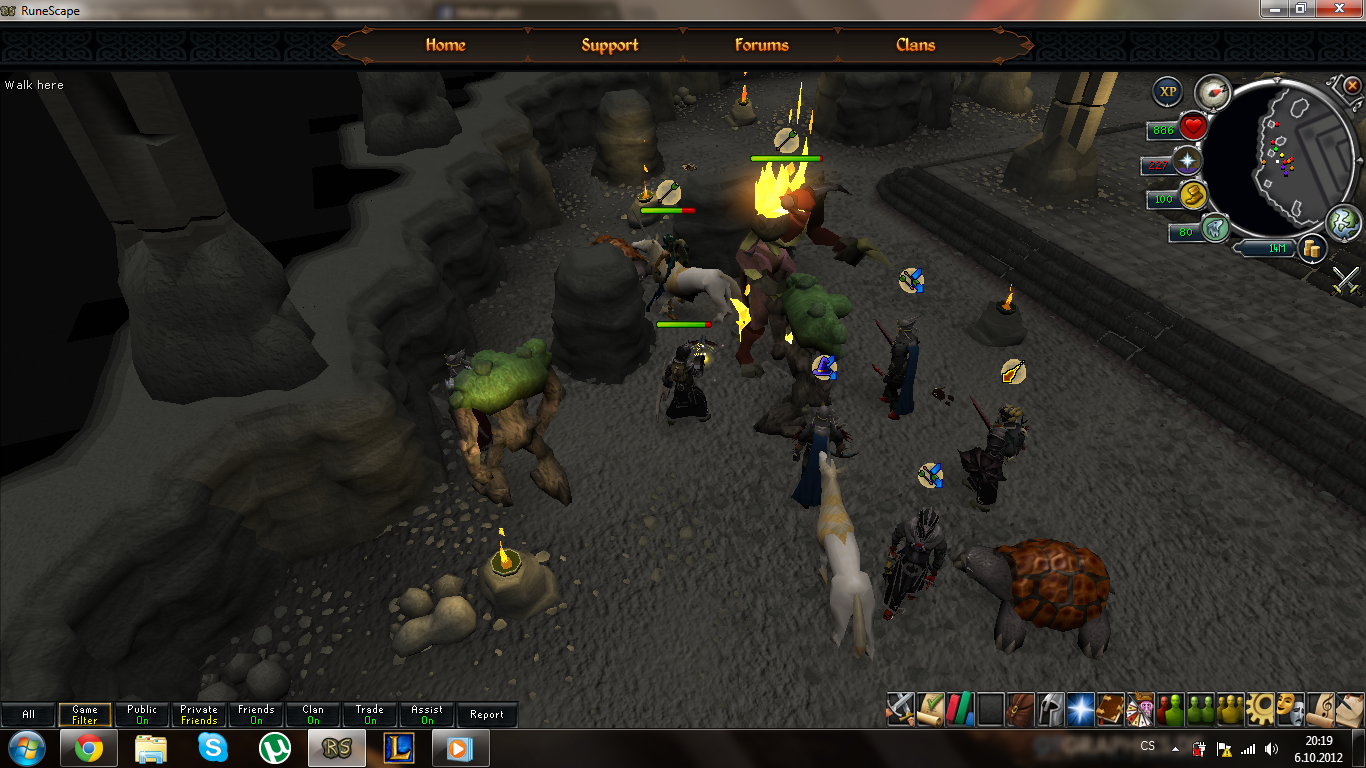This screenshot has width=1366, height=768.
Task: Click the prayer star orb
Action: [x=1188, y=161]
